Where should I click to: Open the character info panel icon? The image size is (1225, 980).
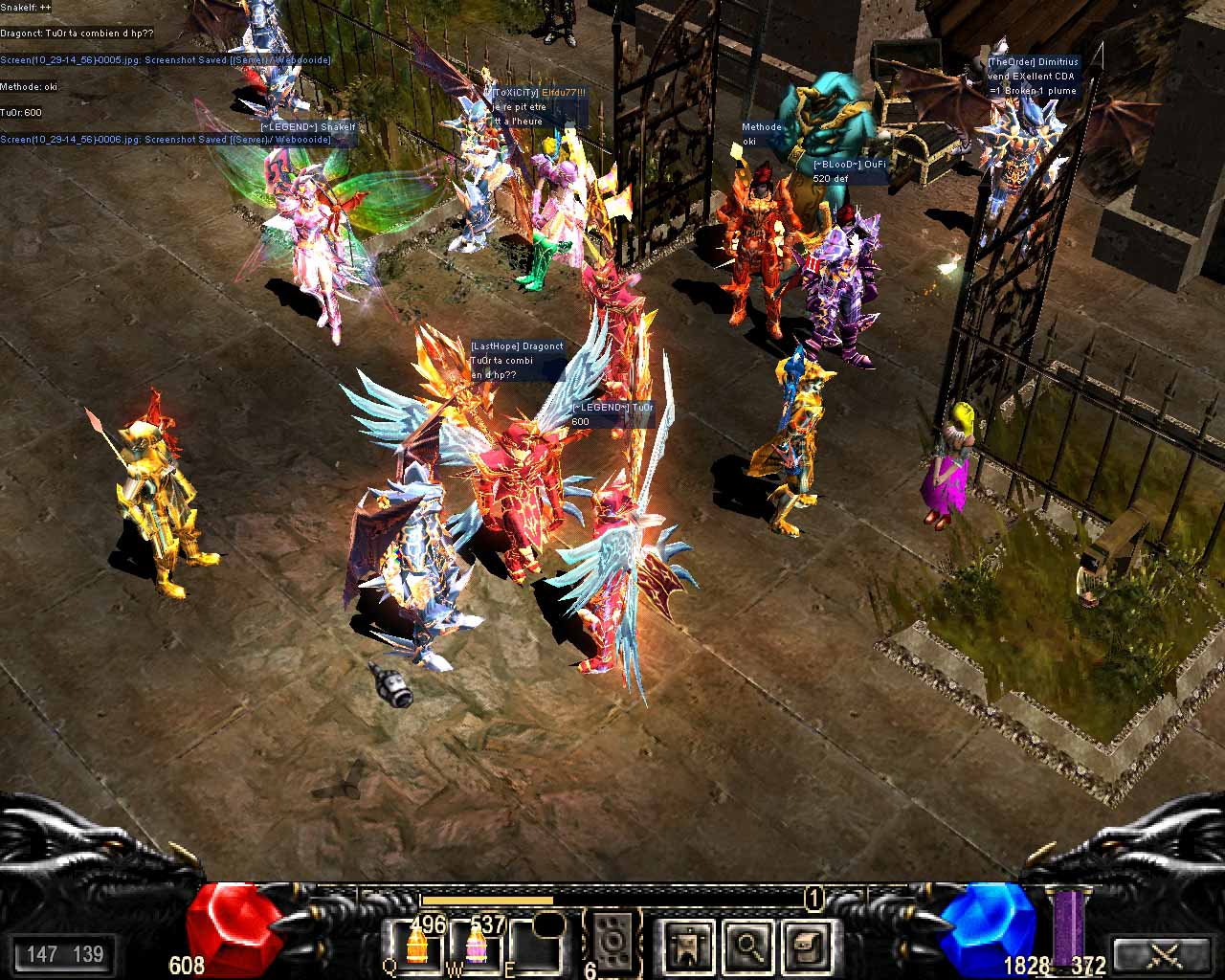[687, 948]
